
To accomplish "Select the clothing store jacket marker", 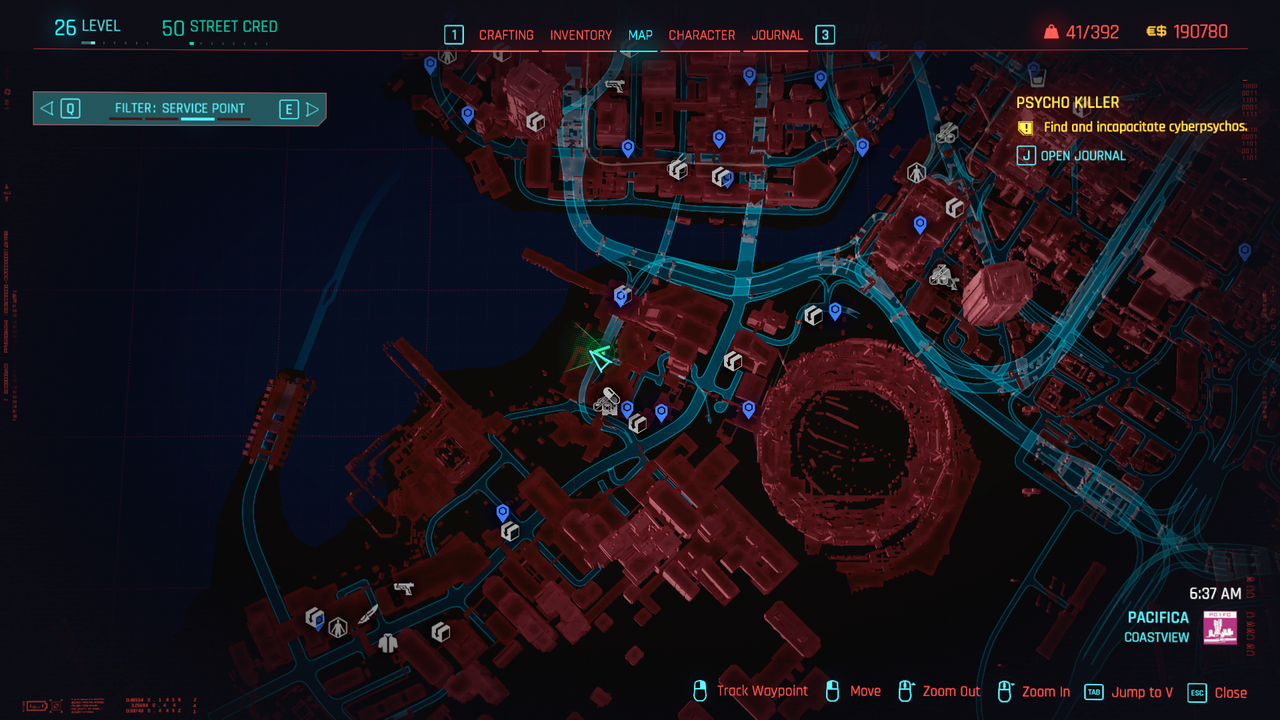I will [388, 643].
